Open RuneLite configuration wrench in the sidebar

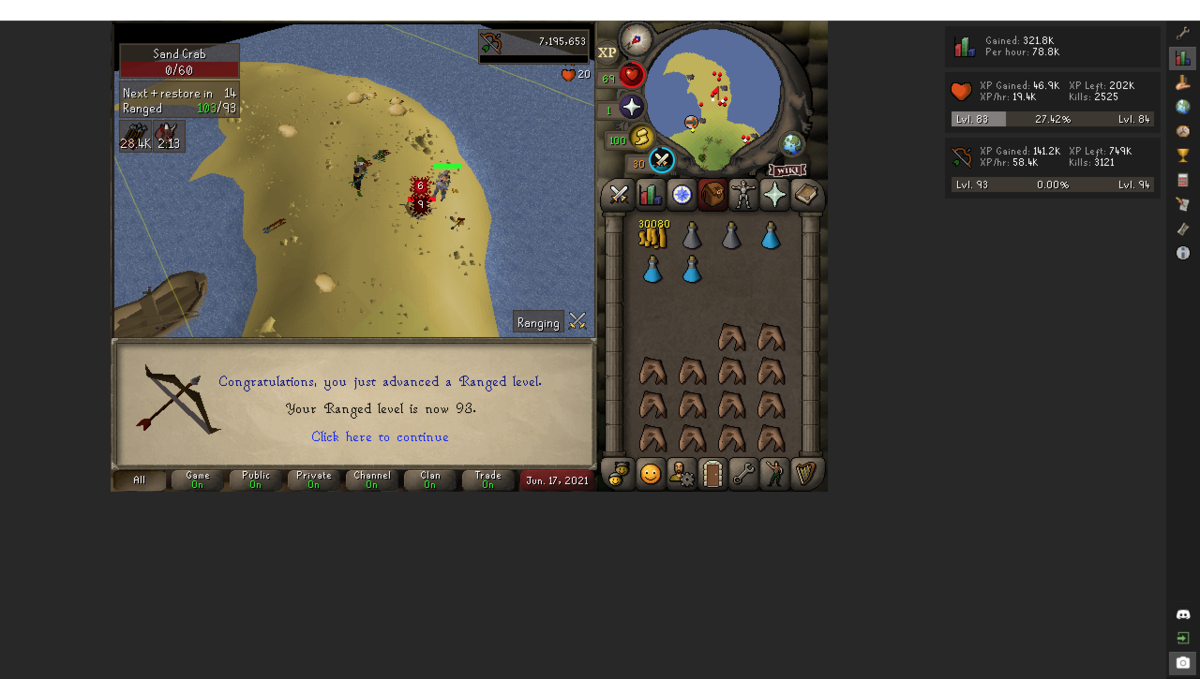click(1183, 33)
